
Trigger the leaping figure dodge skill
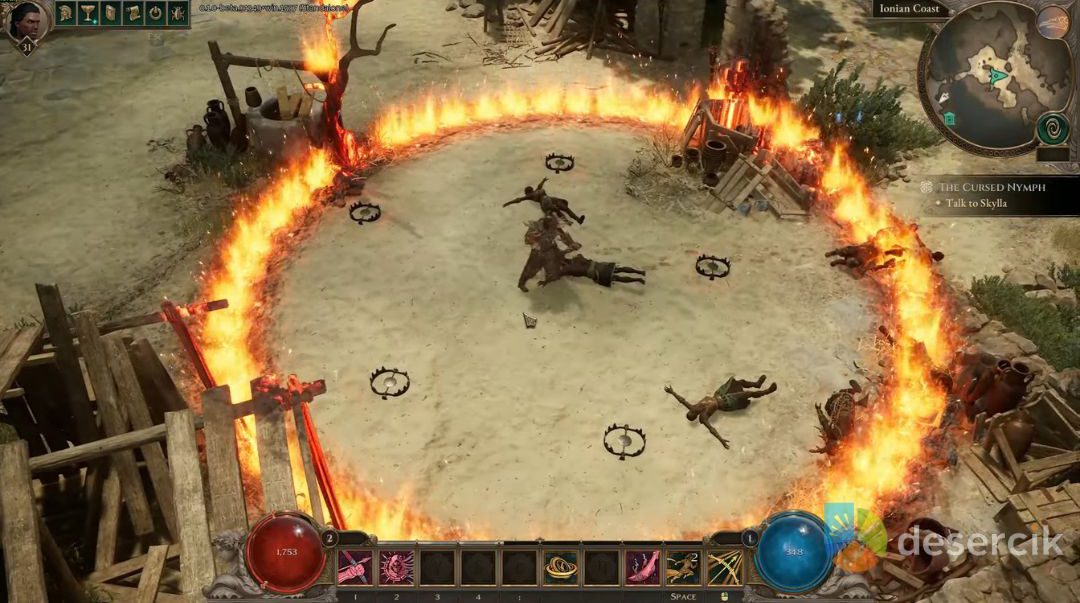coord(683,567)
